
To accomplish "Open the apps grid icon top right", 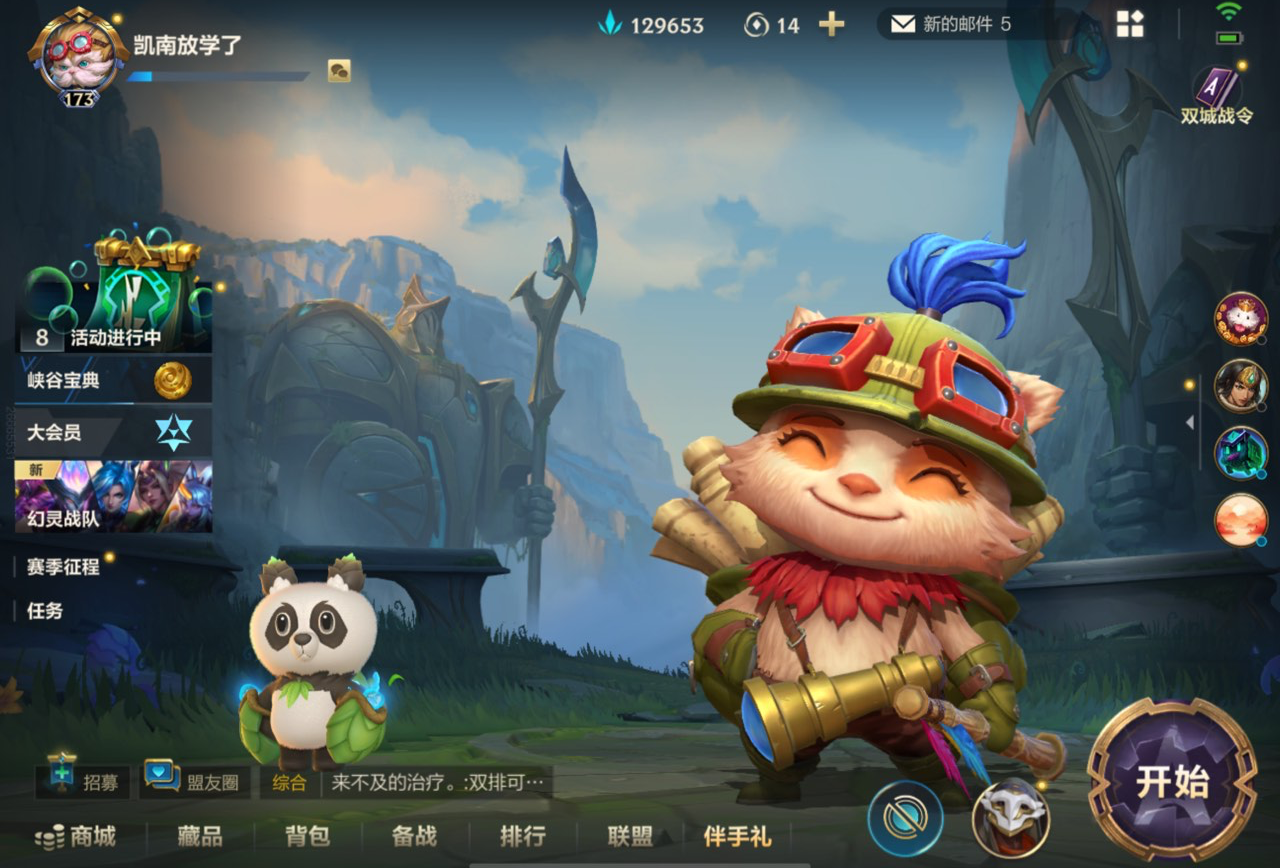I will pyautogui.click(x=1129, y=24).
